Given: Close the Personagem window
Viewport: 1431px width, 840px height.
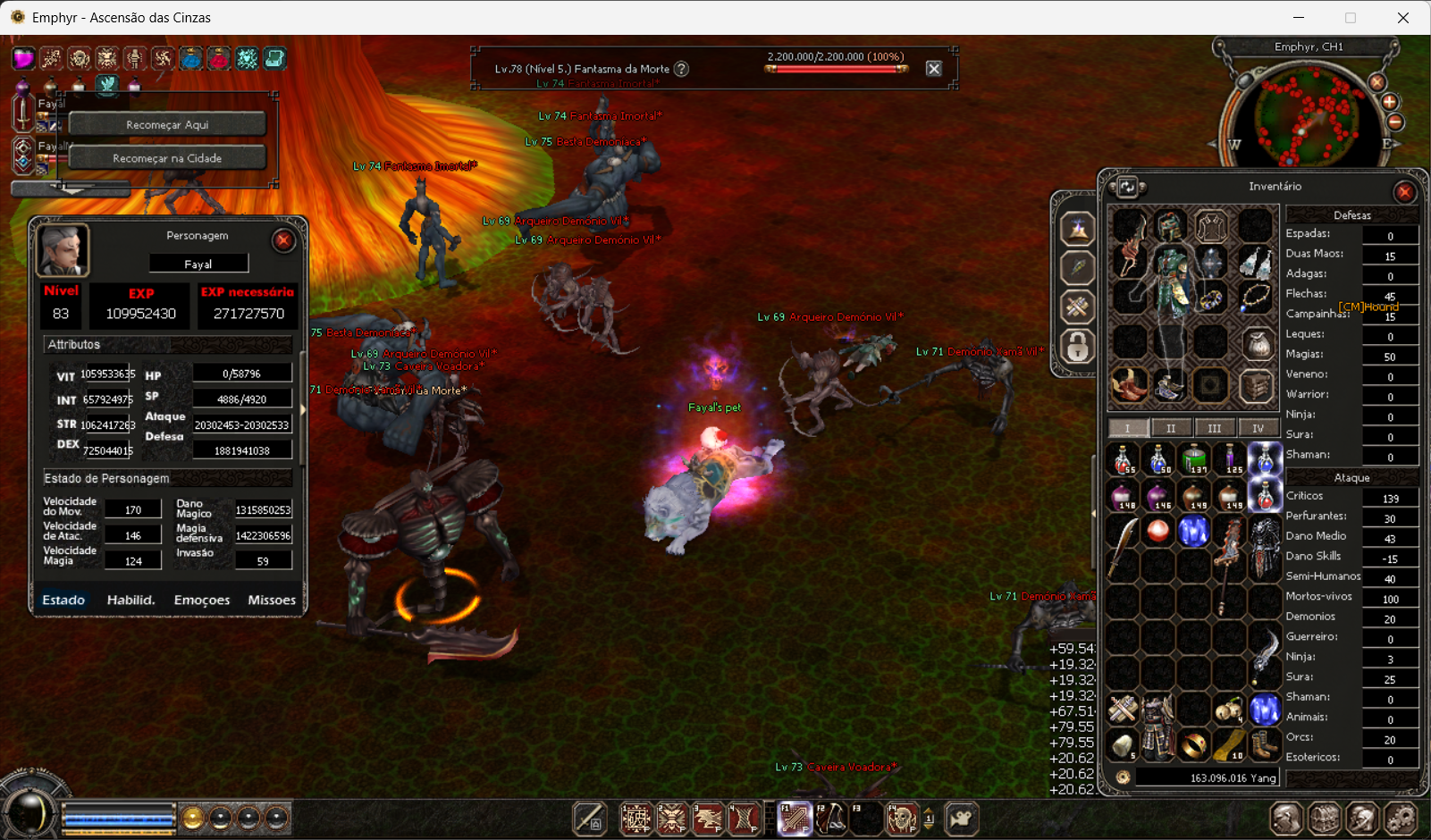Looking at the screenshot, I should point(283,240).
